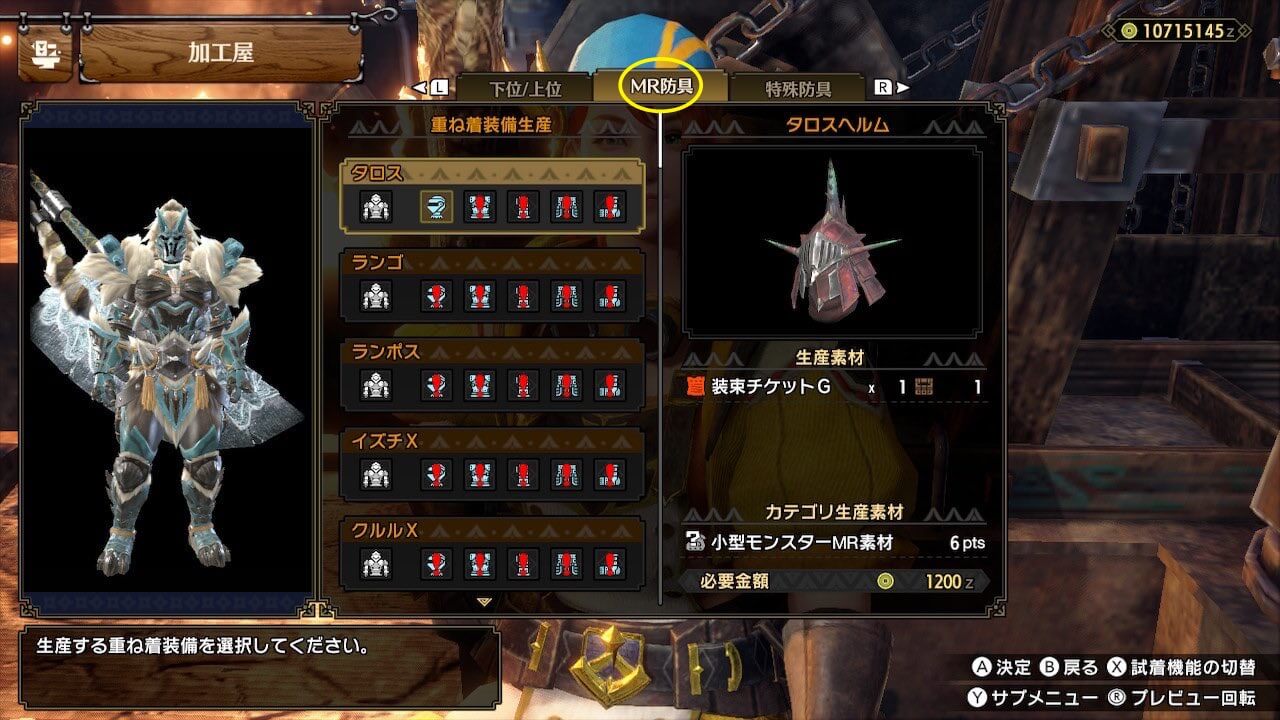1280x720 pixels.
Task: Select the 装束チケットG material row
Action: tap(834, 387)
